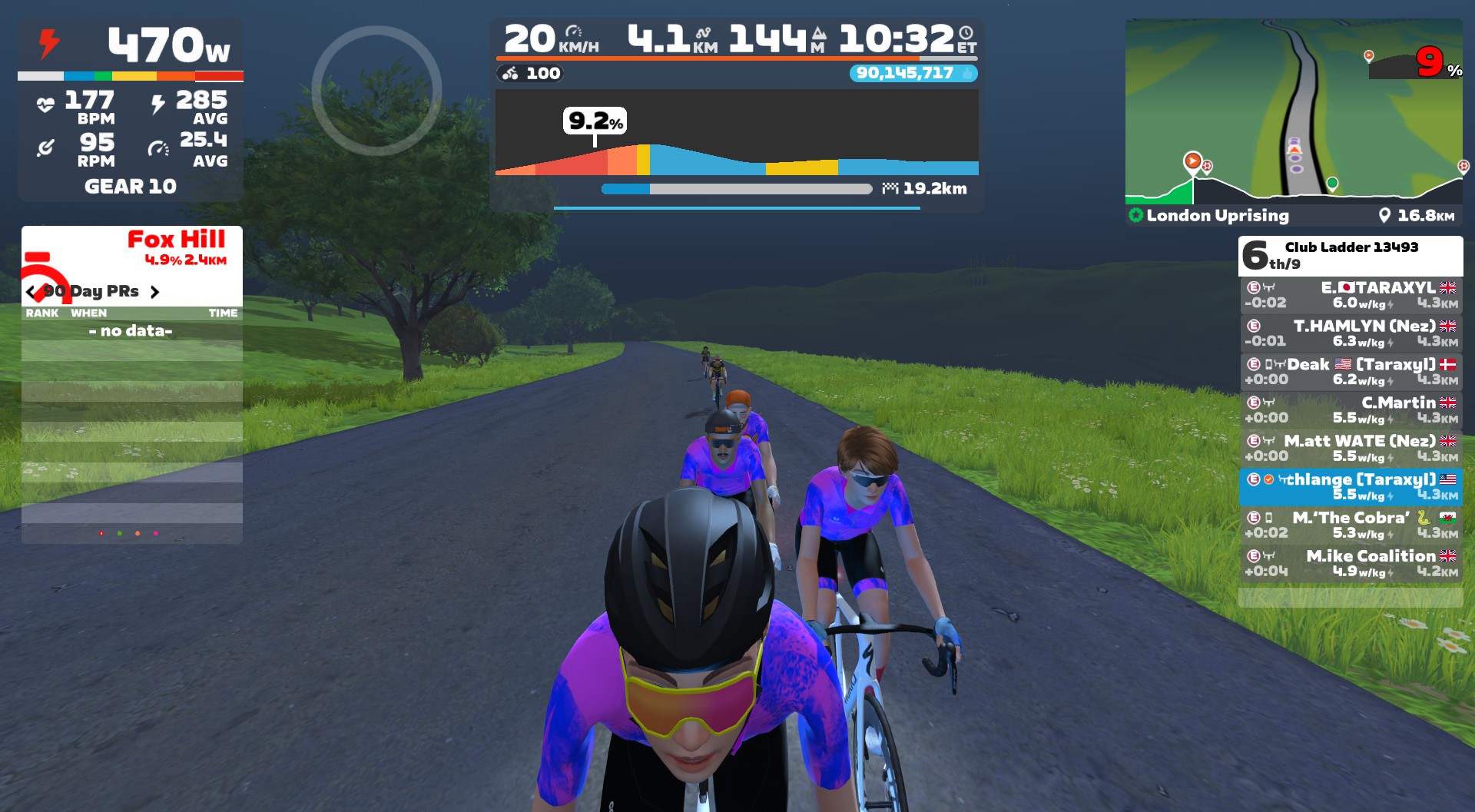Click the blue 90,145,717 drops counter

click(912, 73)
